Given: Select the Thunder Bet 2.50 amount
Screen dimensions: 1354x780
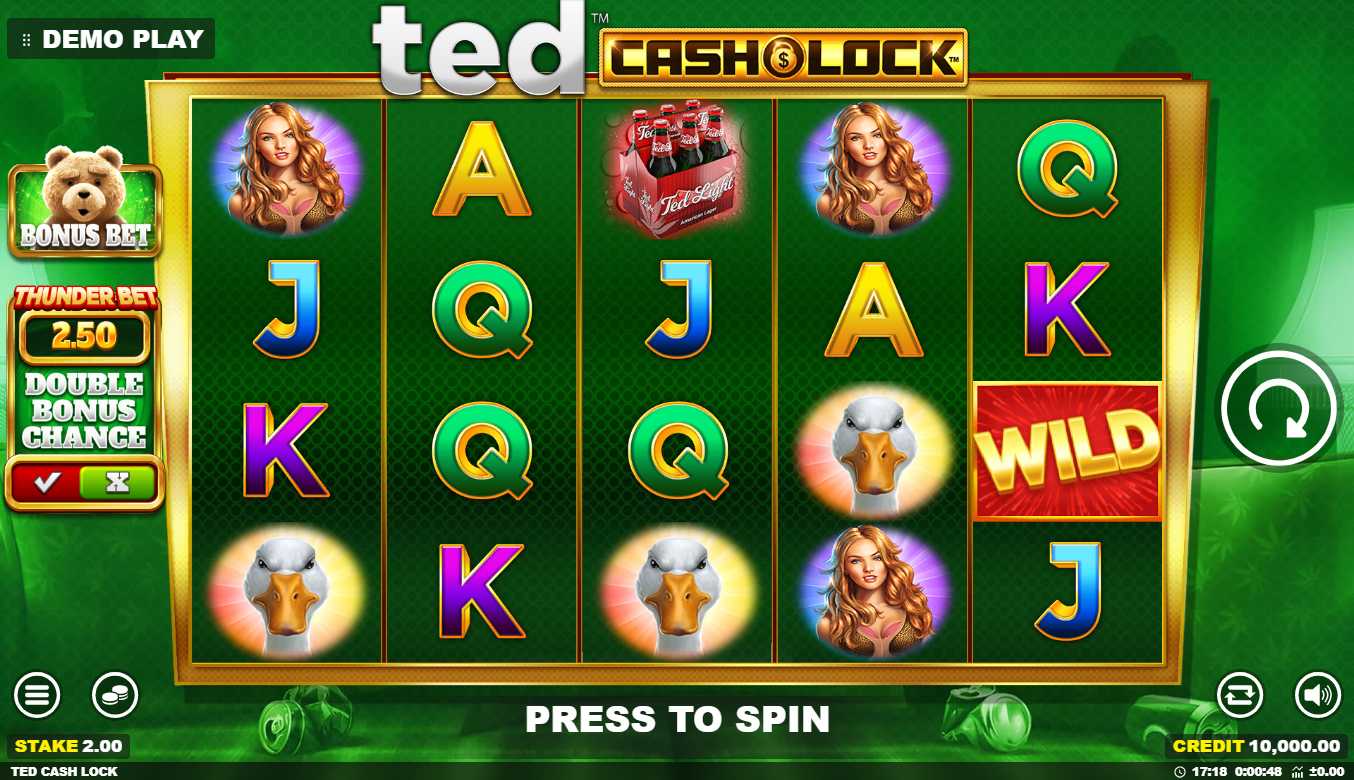Looking at the screenshot, I should pyautogui.click(x=85, y=336).
